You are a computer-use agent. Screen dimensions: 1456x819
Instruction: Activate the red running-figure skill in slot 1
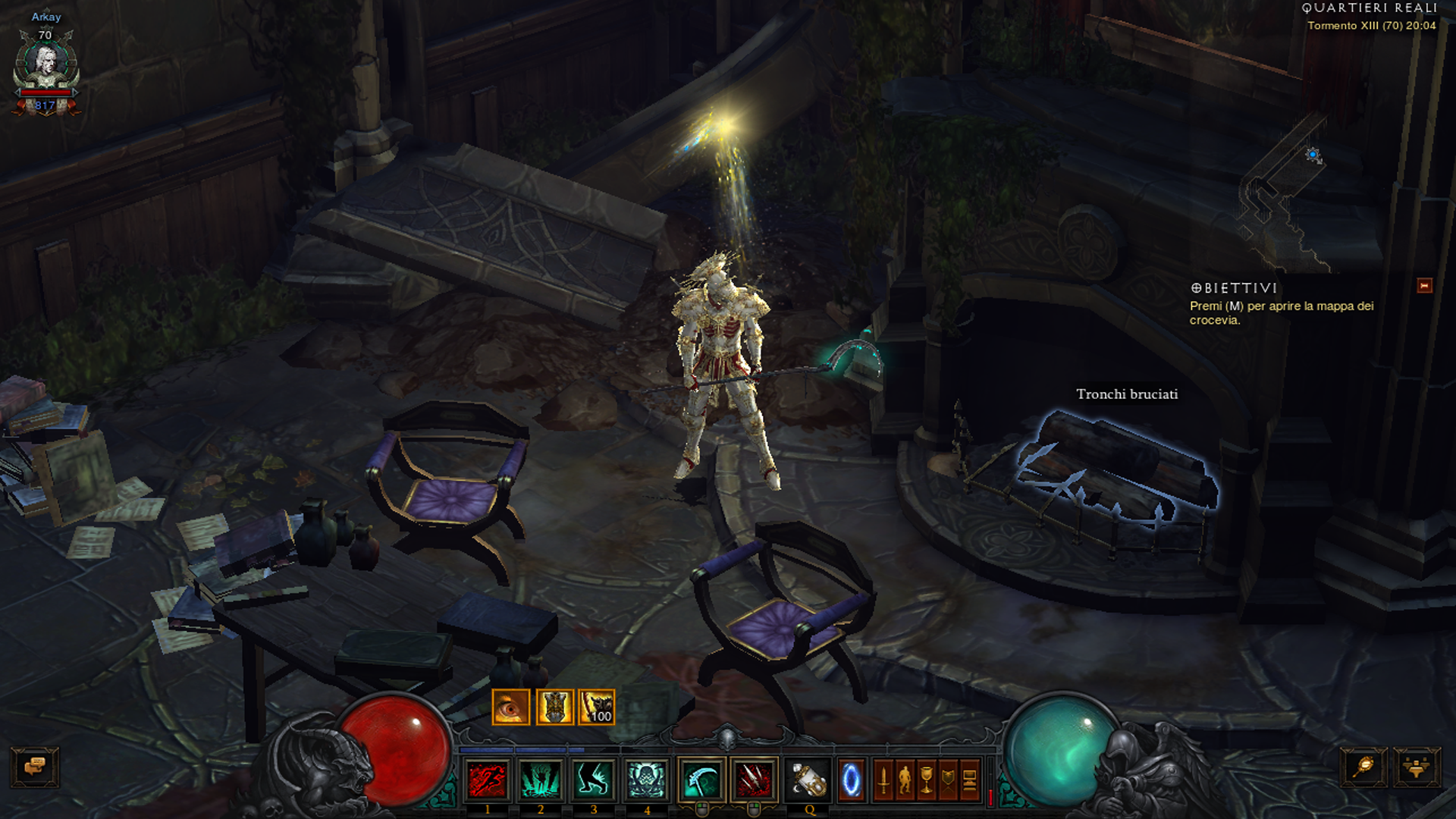(488, 780)
